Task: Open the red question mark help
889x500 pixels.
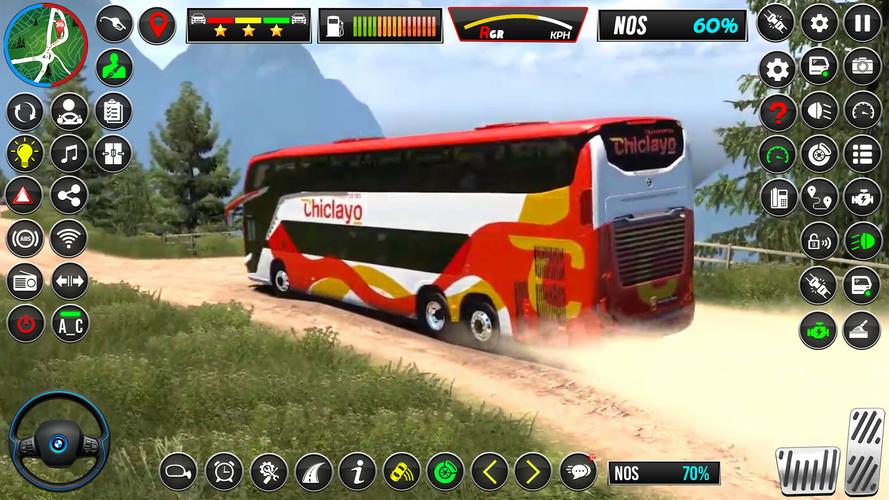Action: (x=777, y=111)
